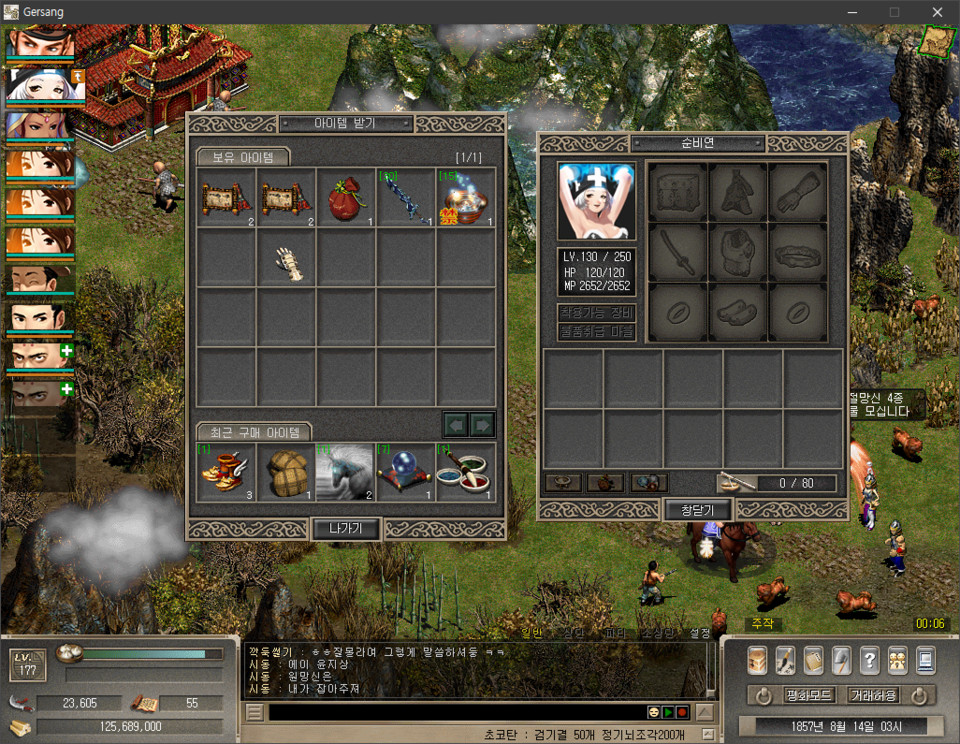The image size is (960, 744).
Task: Pick the brush and paint bowls item
Action: (x=466, y=473)
